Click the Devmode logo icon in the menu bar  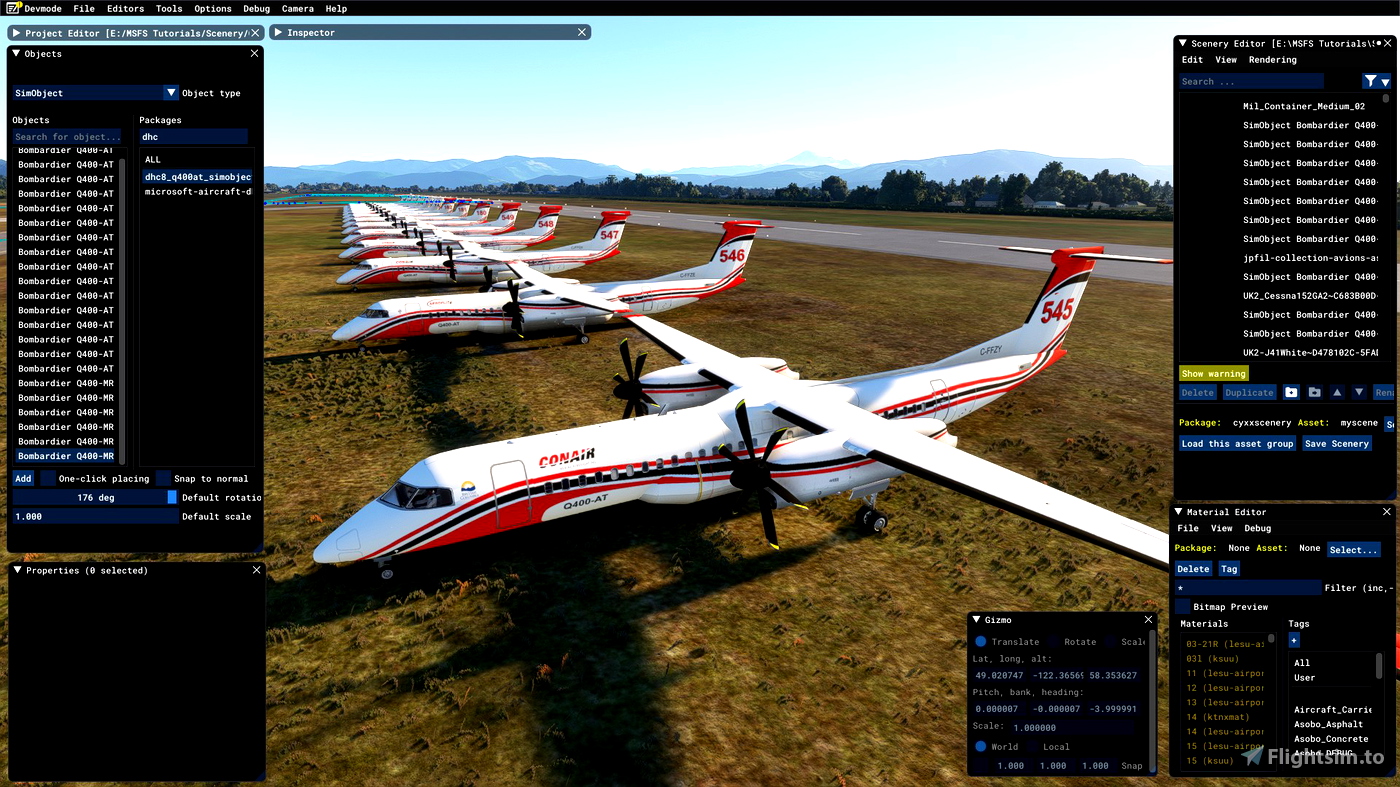[10, 7]
